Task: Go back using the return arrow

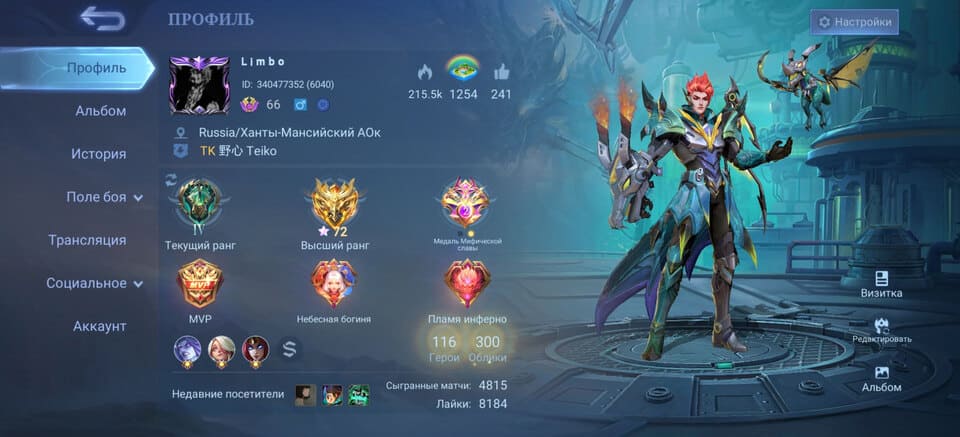Action: click(x=102, y=18)
